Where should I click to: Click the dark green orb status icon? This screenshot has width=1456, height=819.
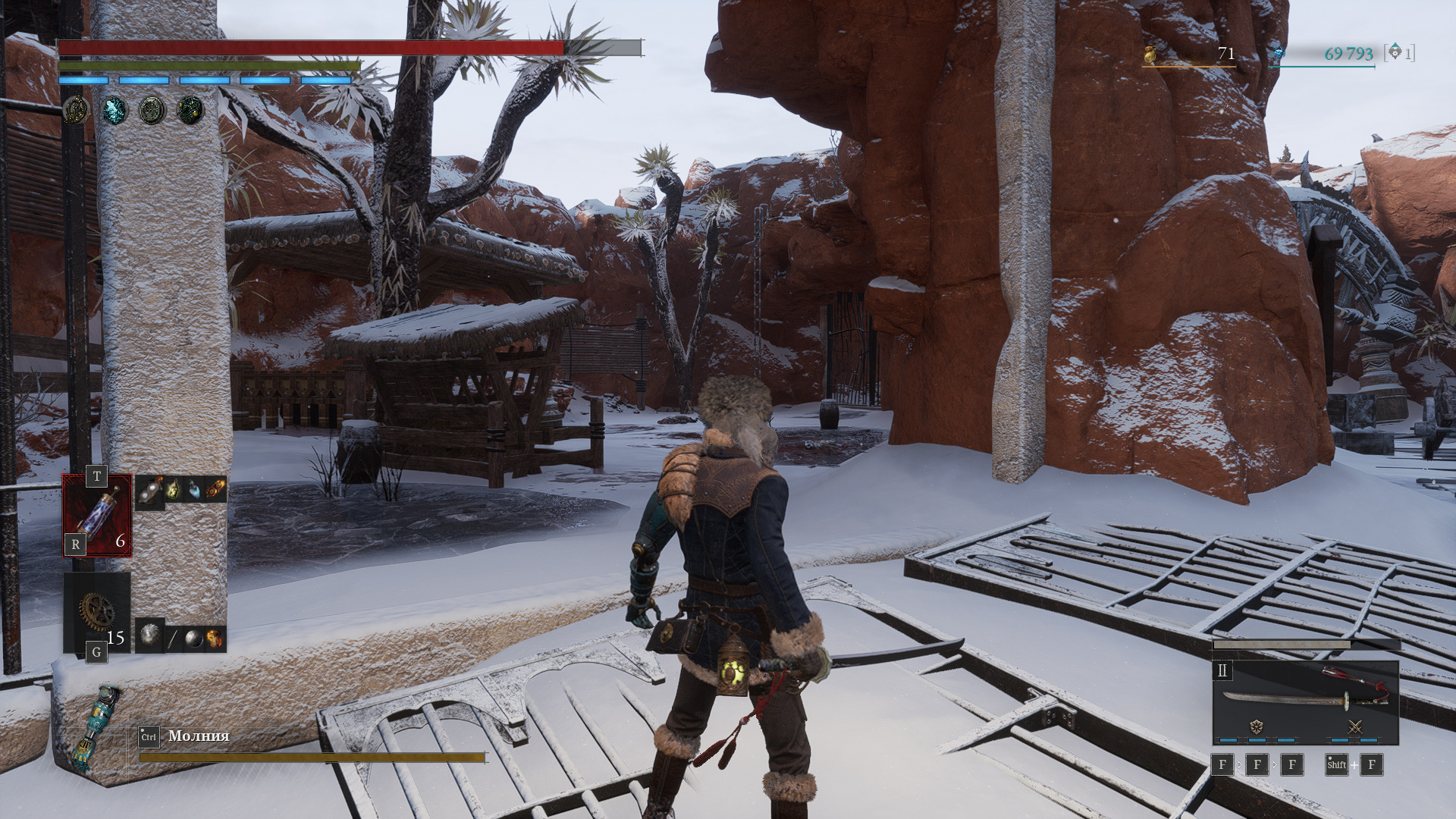(x=190, y=111)
